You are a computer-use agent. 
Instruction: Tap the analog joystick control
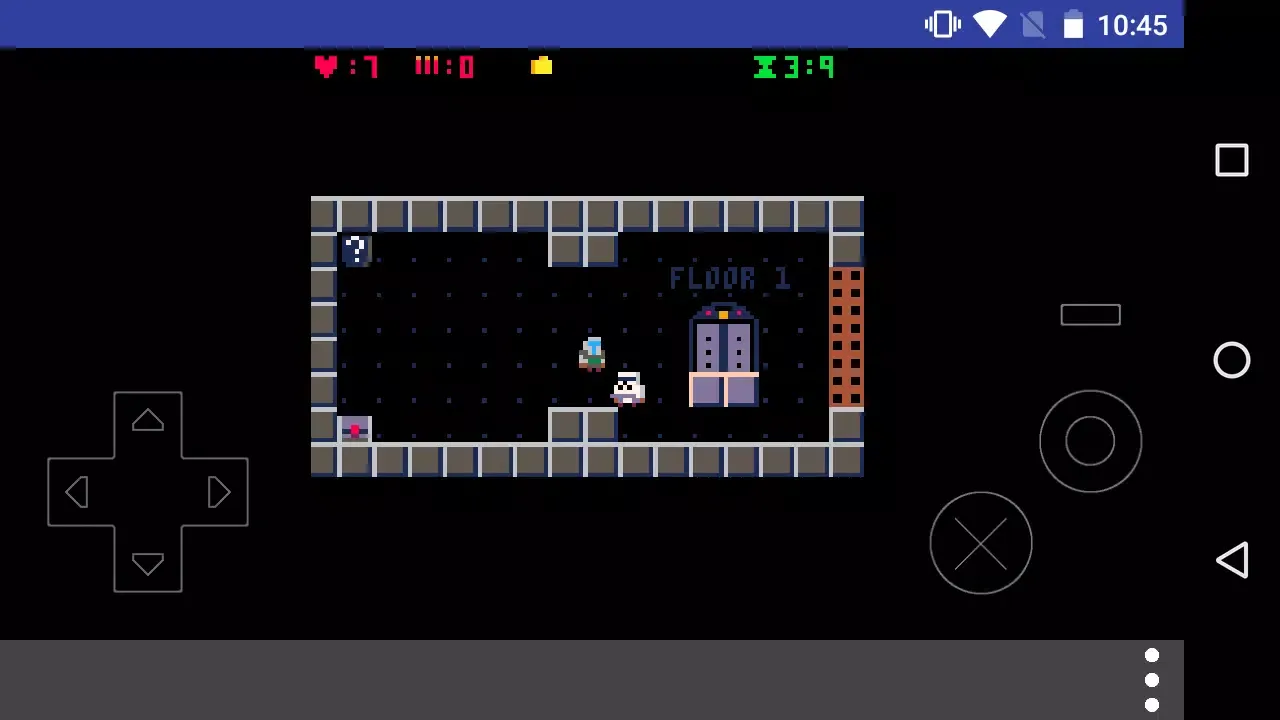coord(1090,441)
